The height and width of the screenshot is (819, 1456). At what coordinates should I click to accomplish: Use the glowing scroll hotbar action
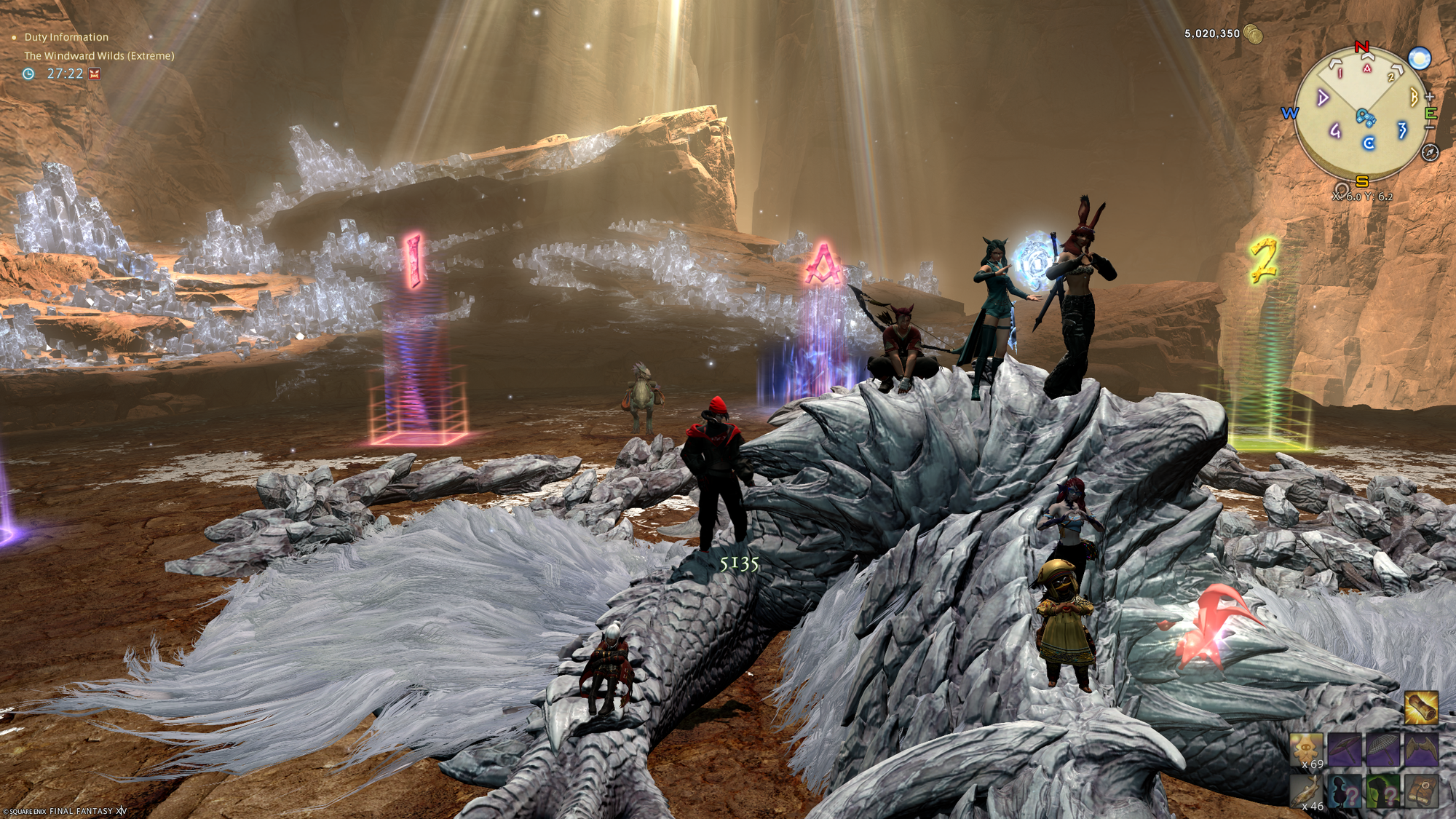click(1420, 708)
